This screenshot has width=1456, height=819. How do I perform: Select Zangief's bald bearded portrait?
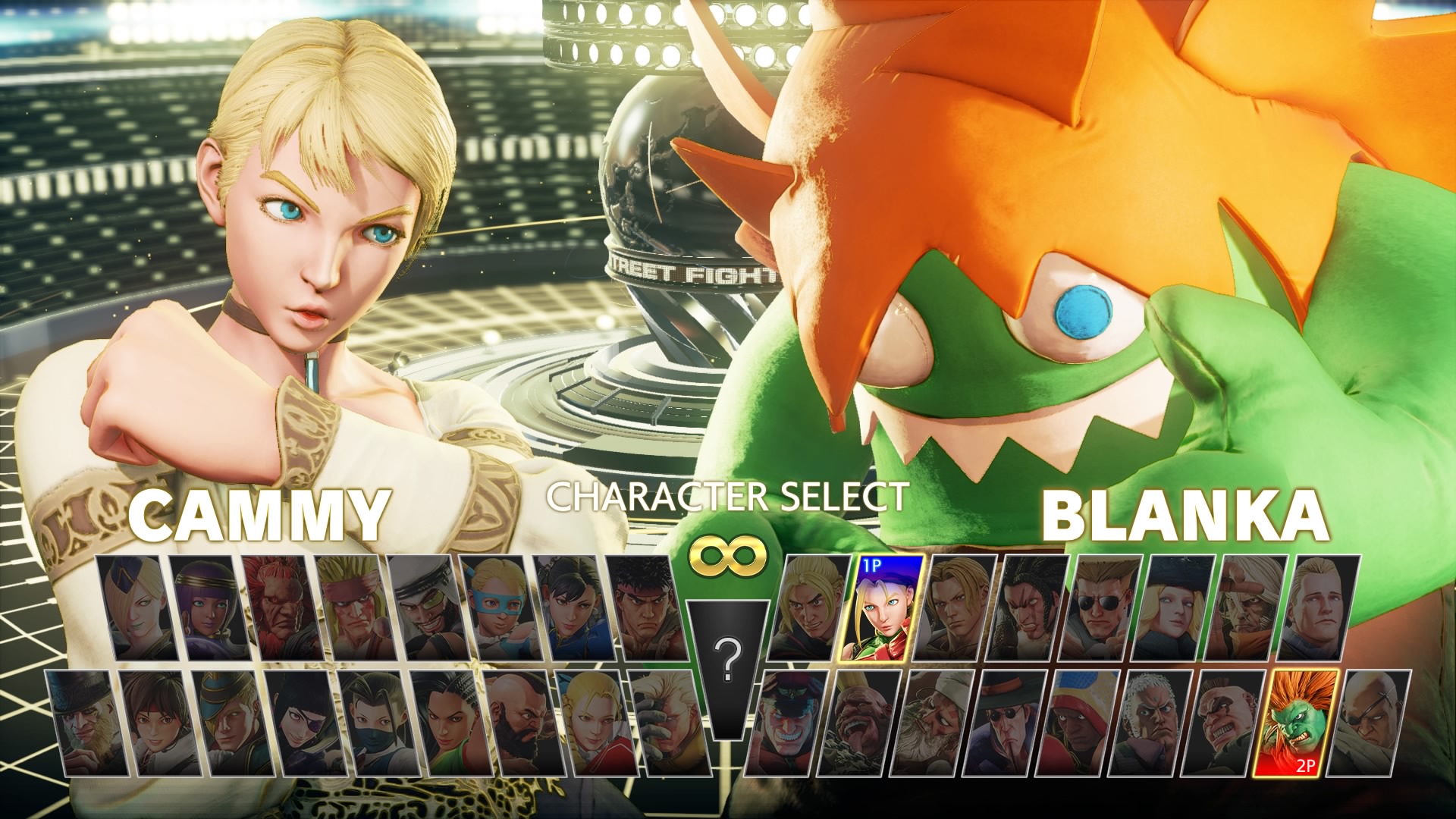[x=515, y=723]
